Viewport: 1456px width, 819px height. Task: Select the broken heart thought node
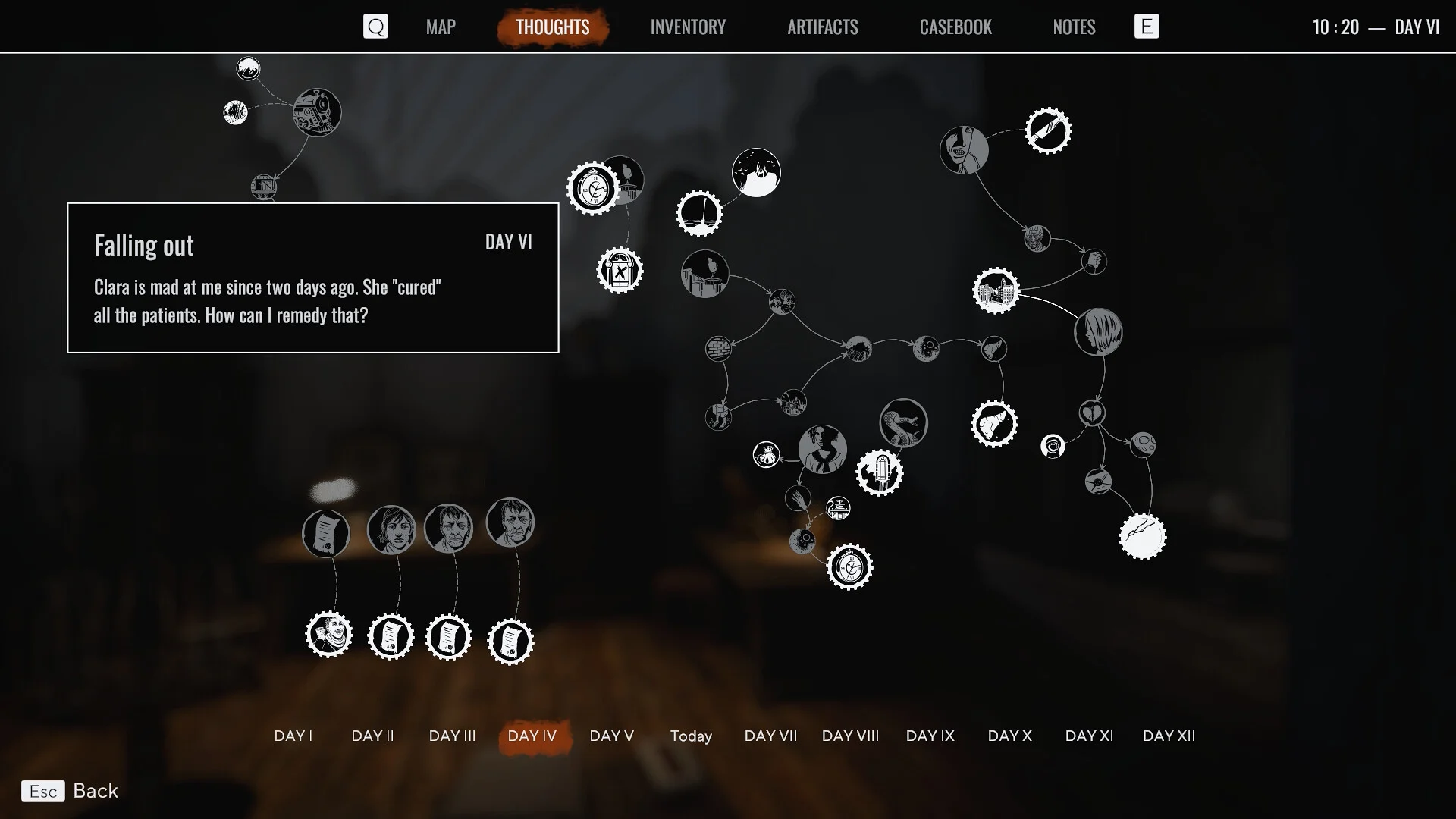click(x=1092, y=413)
